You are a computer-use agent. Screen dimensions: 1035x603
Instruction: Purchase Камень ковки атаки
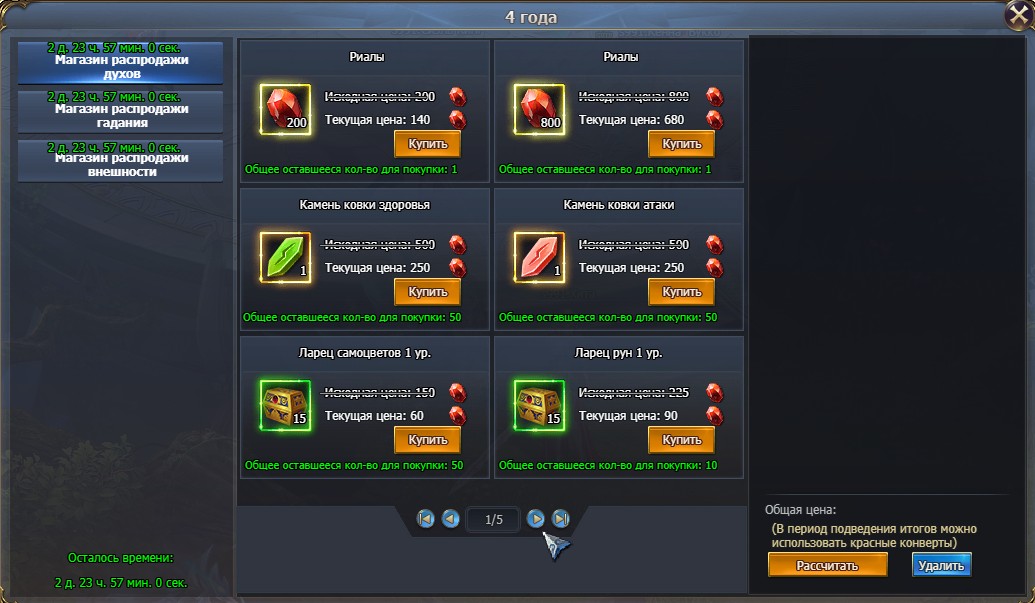point(681,292)
